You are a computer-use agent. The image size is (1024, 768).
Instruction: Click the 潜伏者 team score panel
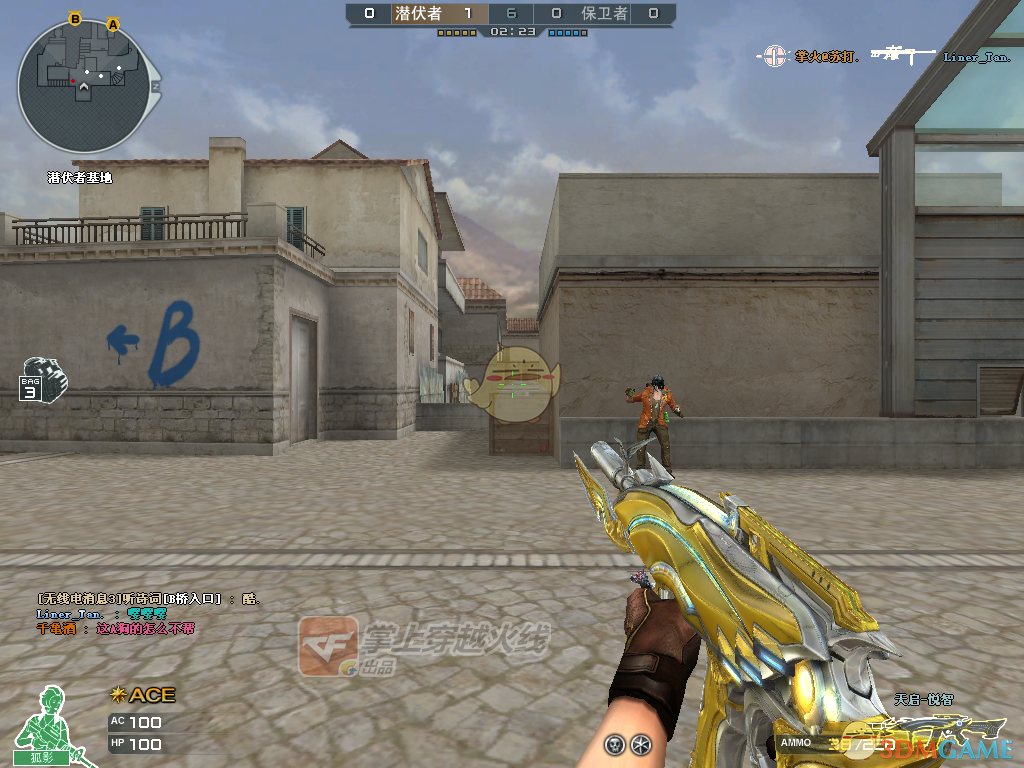(418, 14)
